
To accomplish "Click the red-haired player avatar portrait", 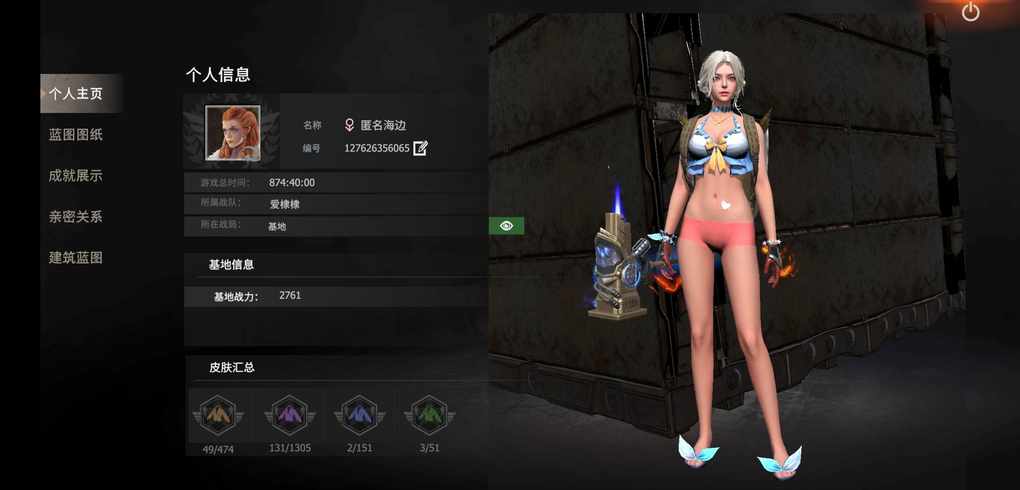I will click(233, 133).
